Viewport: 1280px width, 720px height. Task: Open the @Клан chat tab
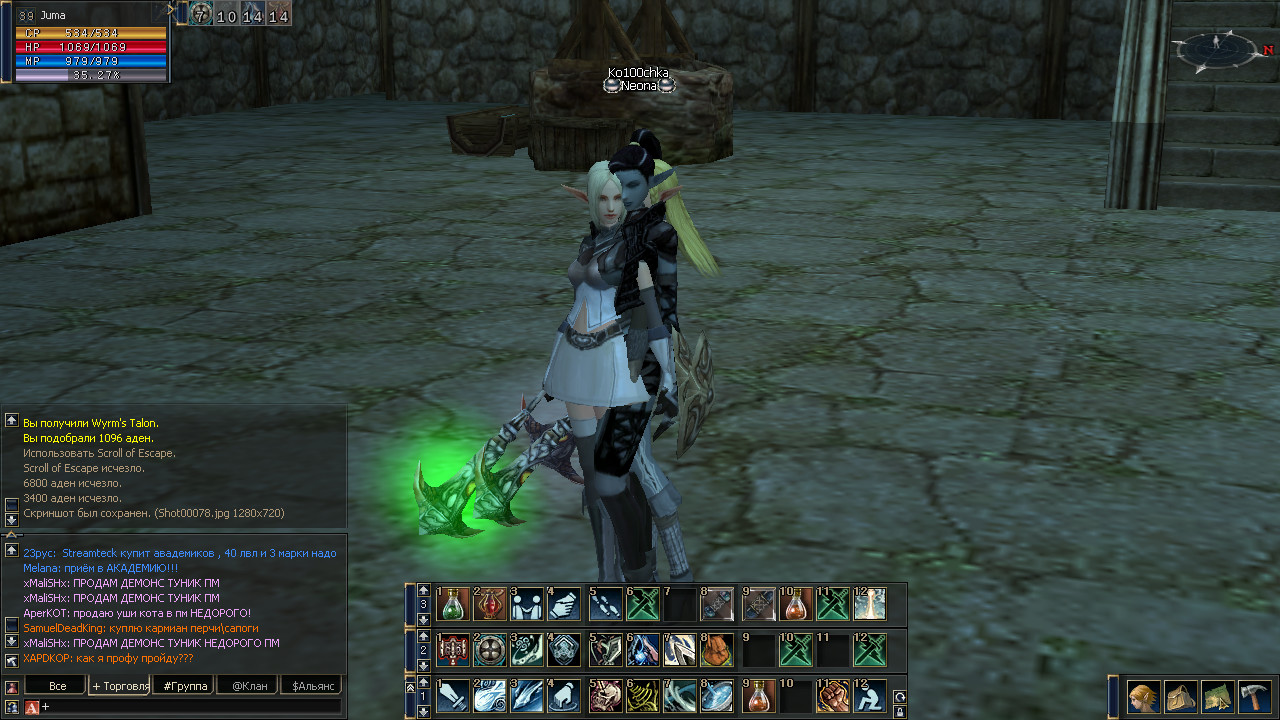click(247, 686)
